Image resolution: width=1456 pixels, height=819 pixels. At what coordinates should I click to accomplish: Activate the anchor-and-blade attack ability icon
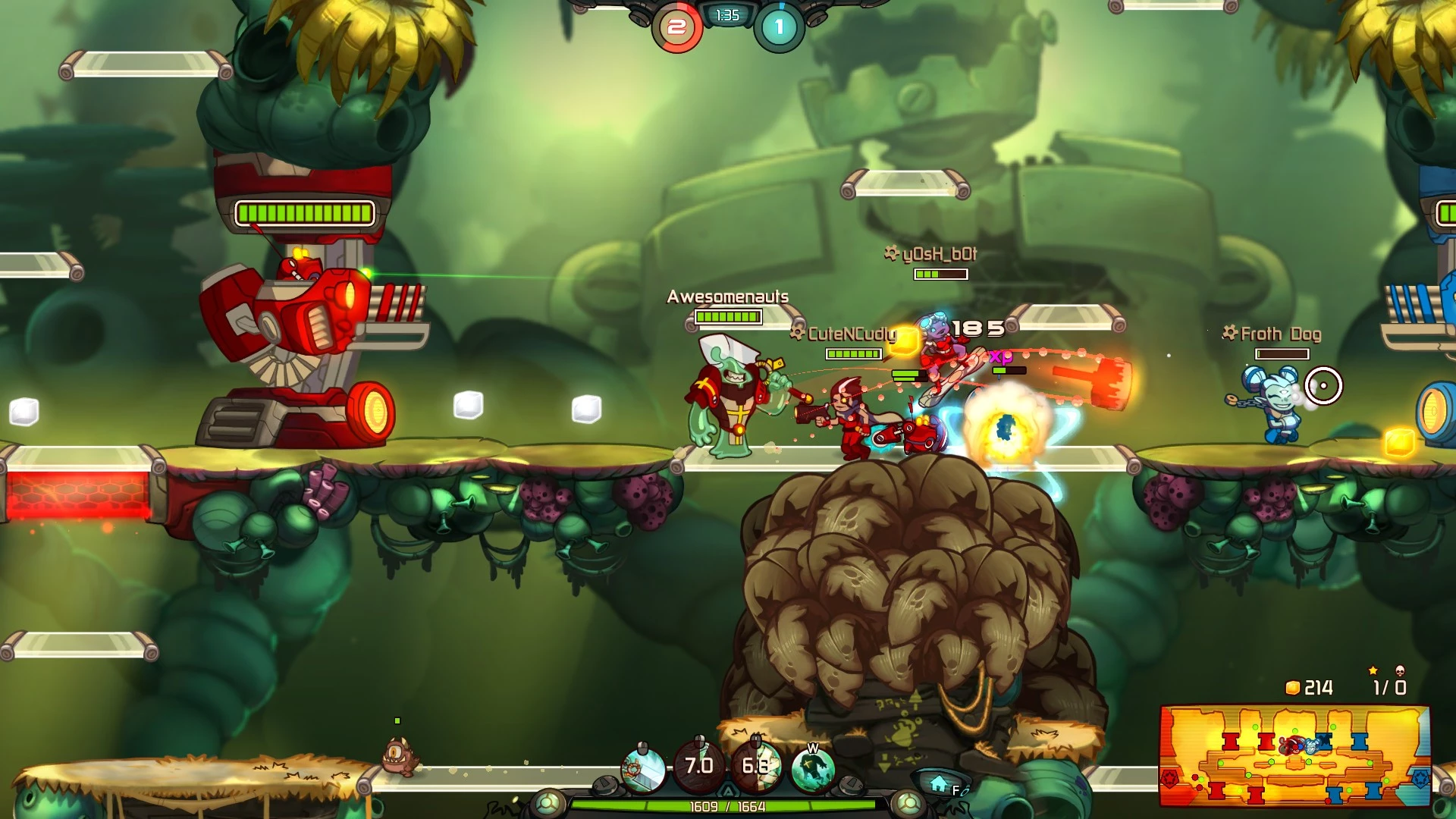643,767
